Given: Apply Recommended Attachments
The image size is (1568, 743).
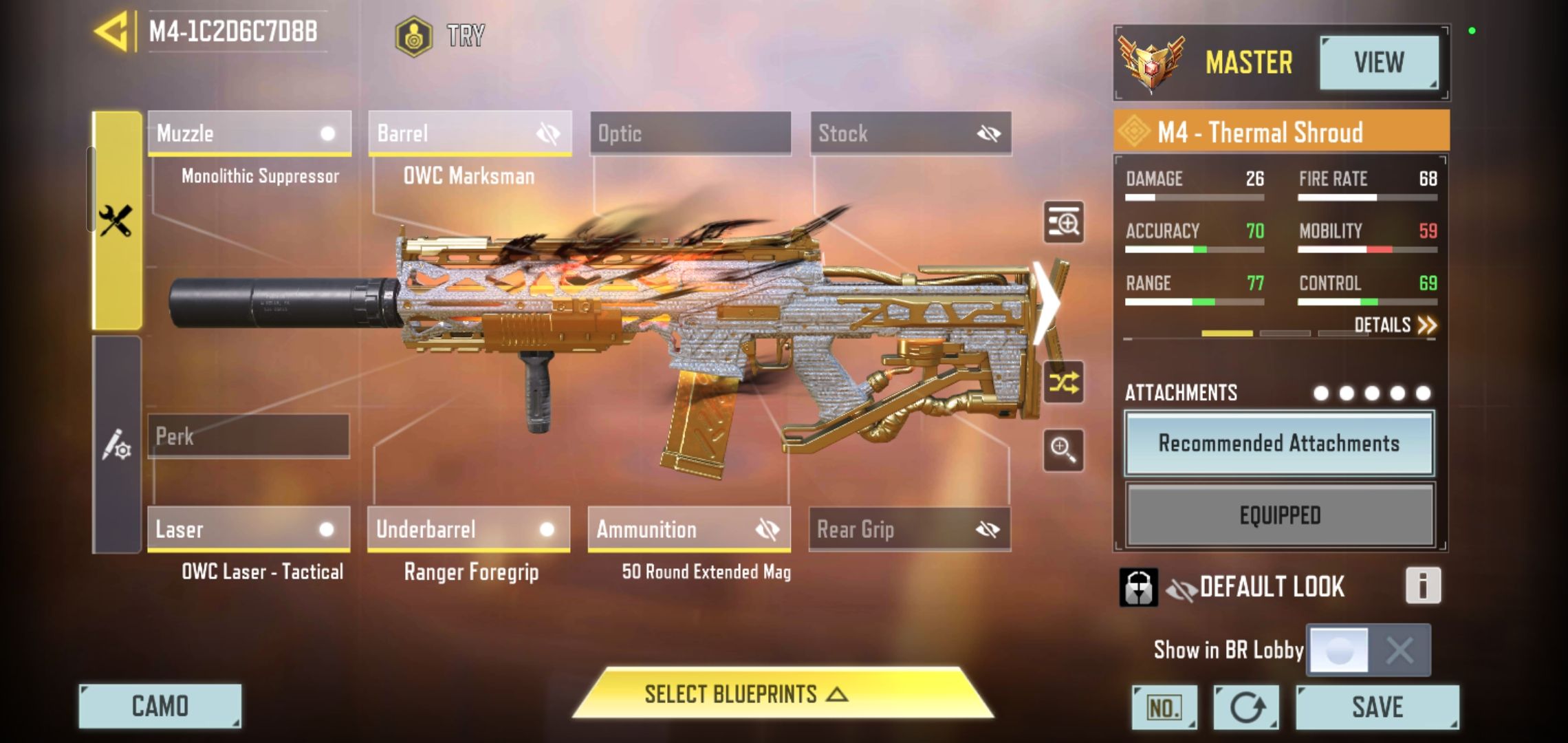Looking at the screenshot, I should [1279, 444].
